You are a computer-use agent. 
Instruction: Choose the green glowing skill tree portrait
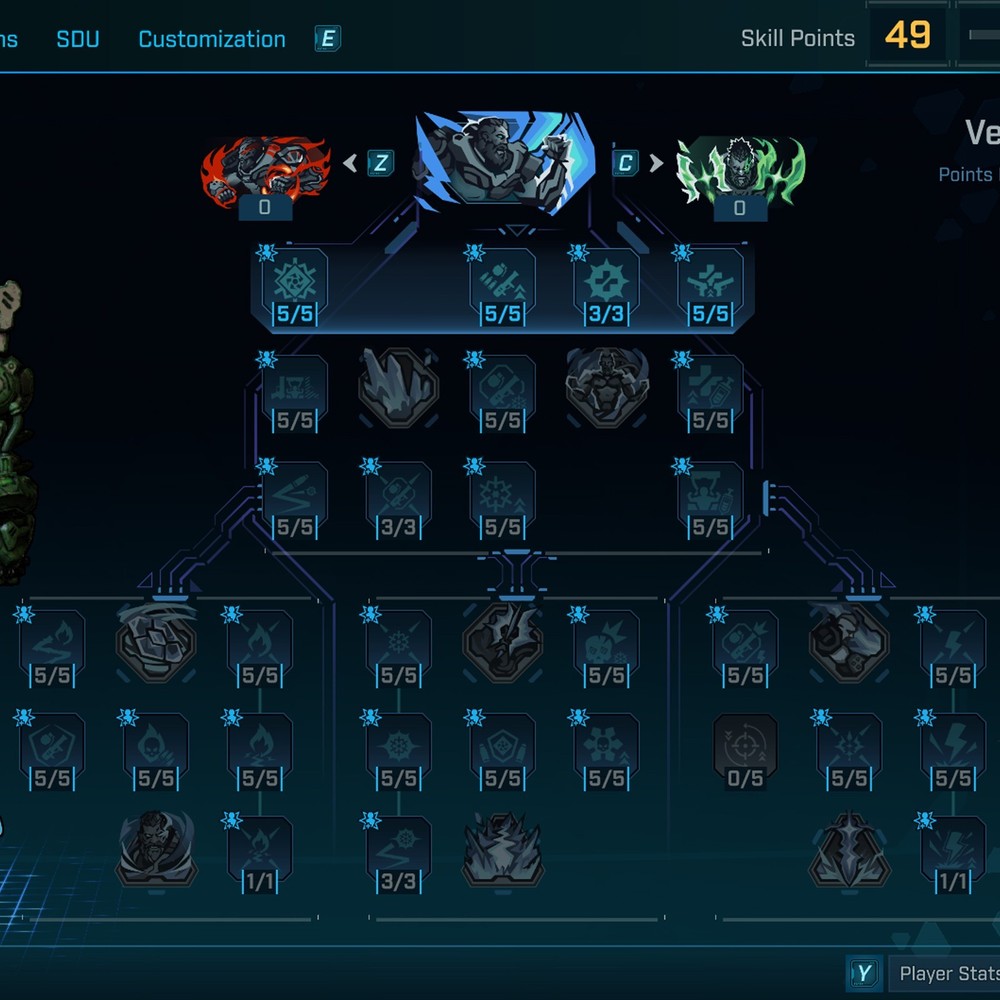tap(740, 170)
